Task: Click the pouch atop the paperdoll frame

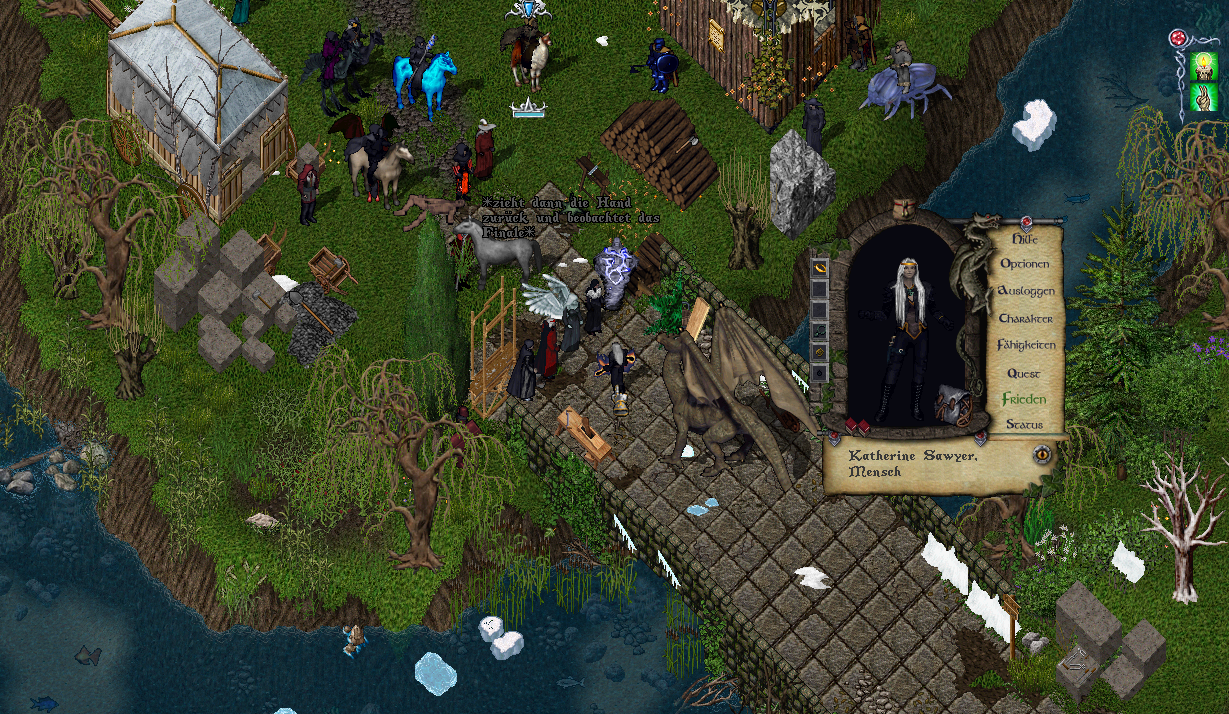Action: [904, 208]
